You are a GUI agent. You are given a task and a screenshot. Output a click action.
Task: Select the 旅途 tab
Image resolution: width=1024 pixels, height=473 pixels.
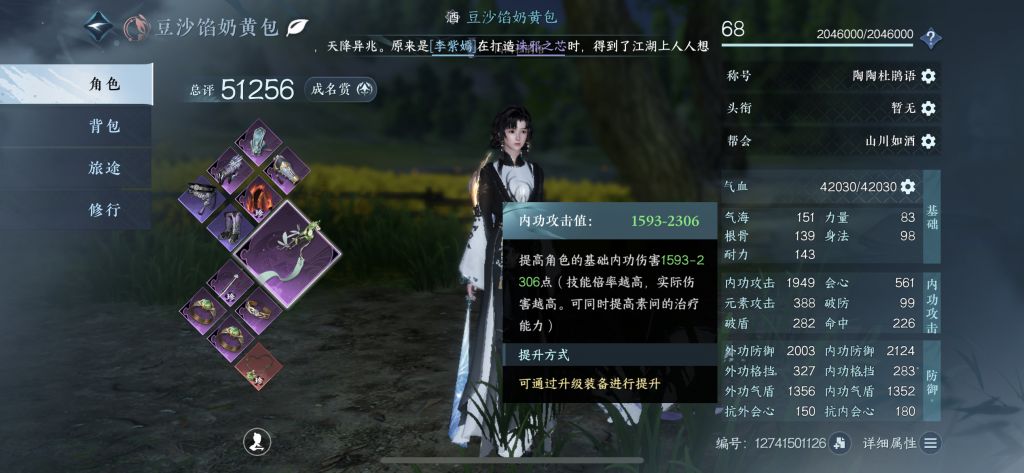pos(75,168)
